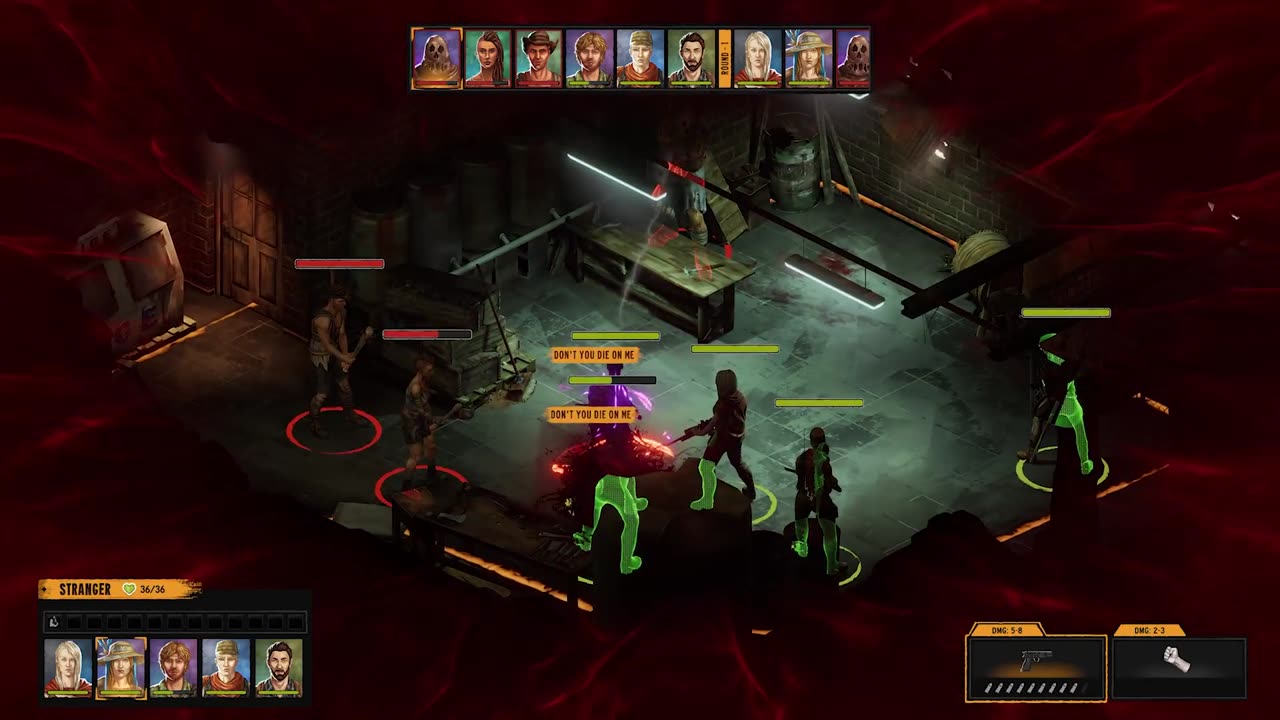Click the straw hat woman in turn order
The image size is (1280, 720).
click(808, 58)
